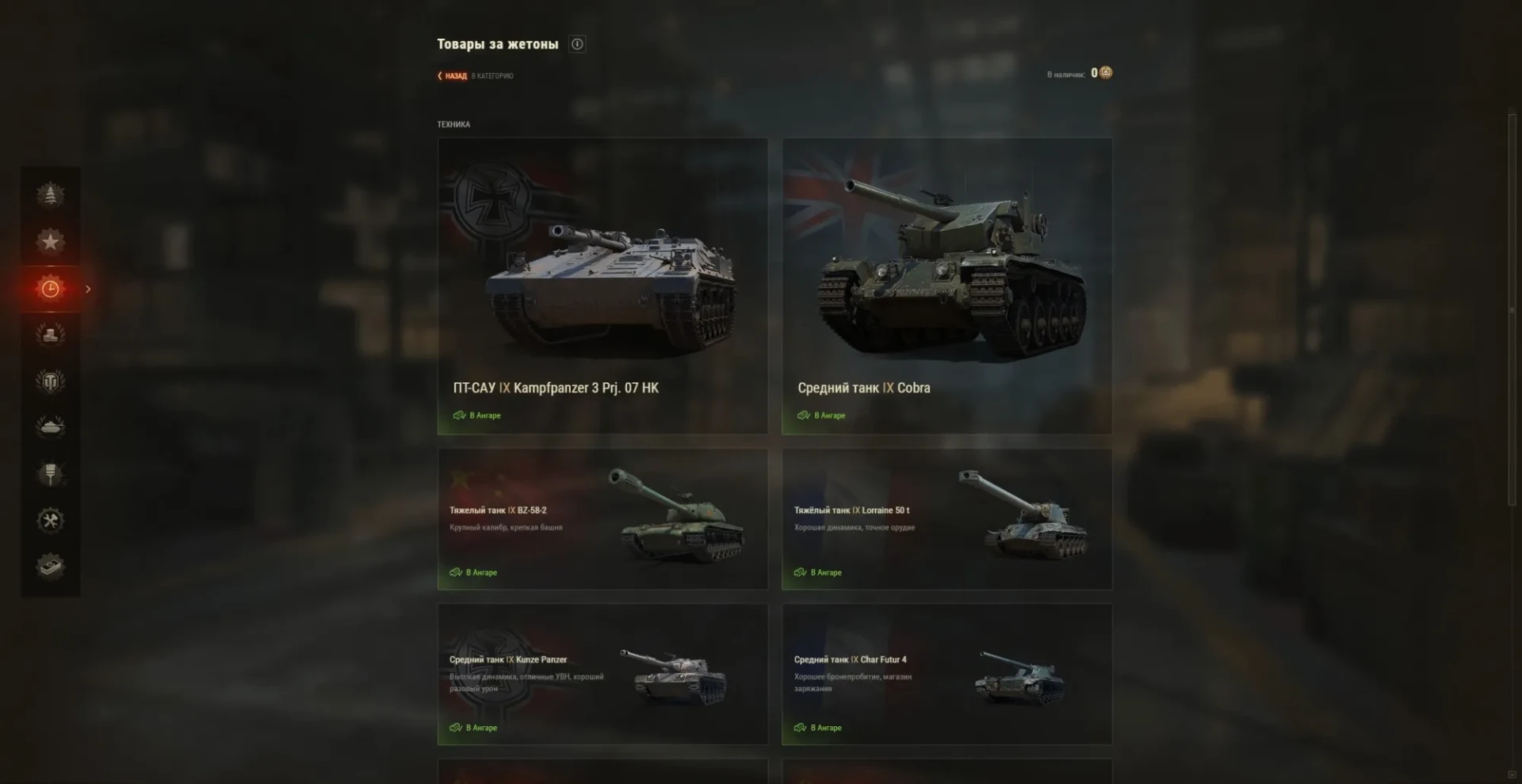Select the Kunze Panzer medium tank card

pyautogui.click(x=602, y=674)
